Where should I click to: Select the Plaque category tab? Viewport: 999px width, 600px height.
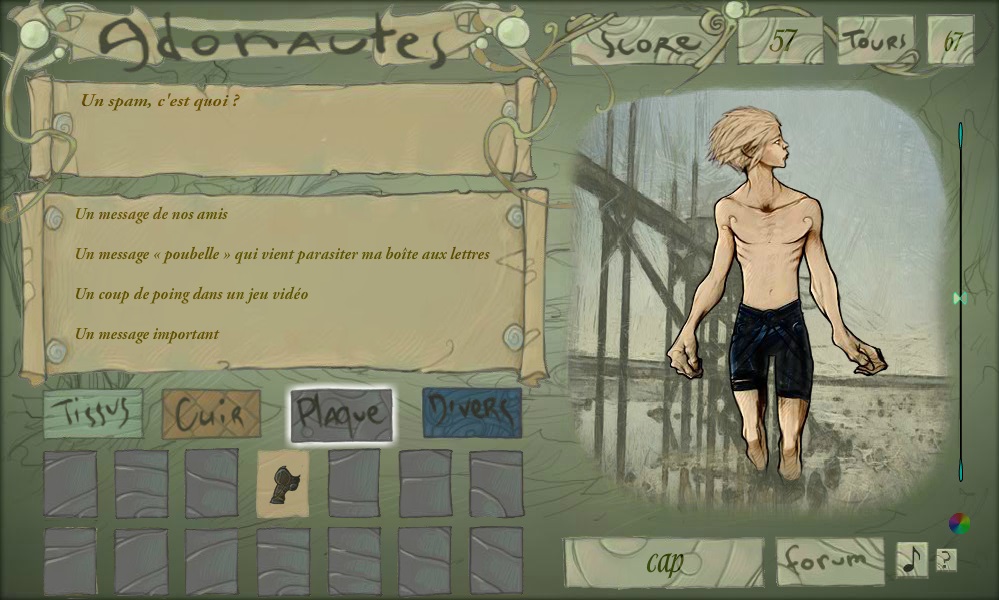341,414
